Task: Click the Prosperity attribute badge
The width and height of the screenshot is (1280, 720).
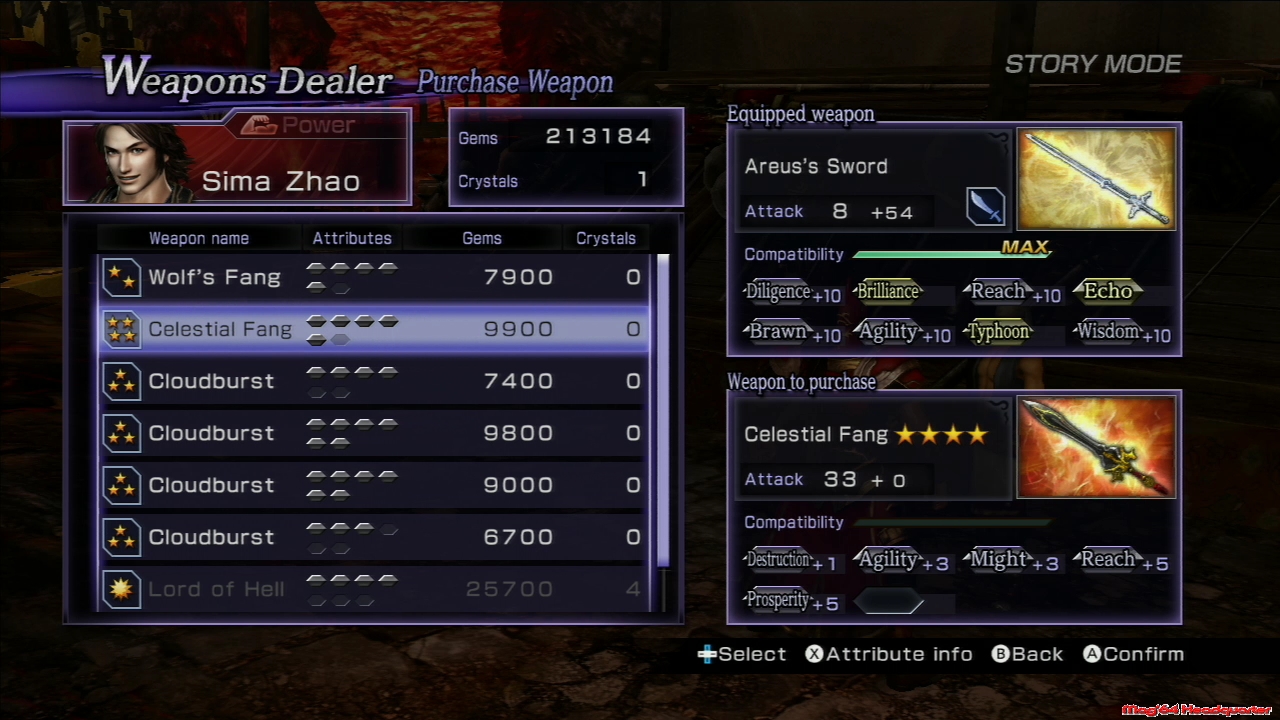Action: click(778, 600)
